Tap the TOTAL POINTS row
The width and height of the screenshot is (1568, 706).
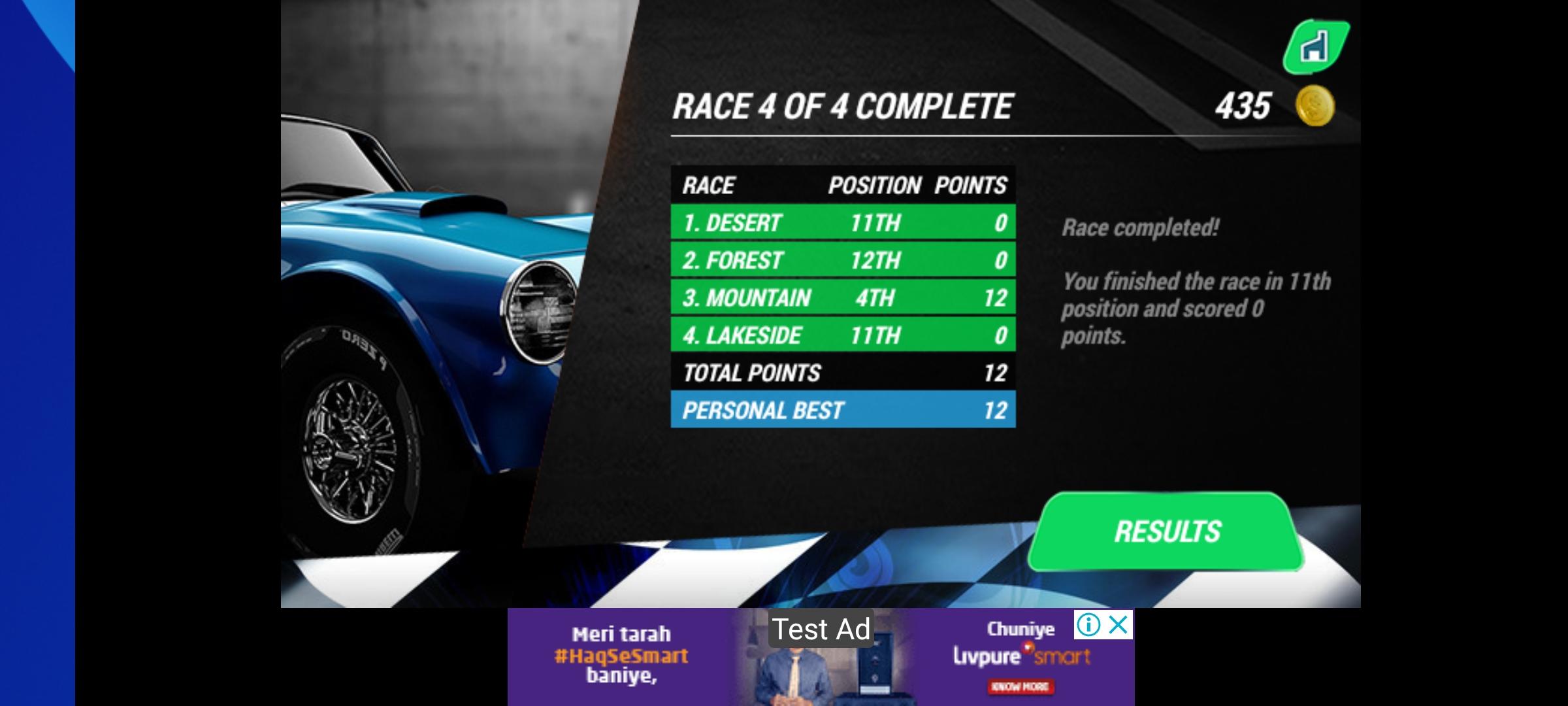(843, 373)
